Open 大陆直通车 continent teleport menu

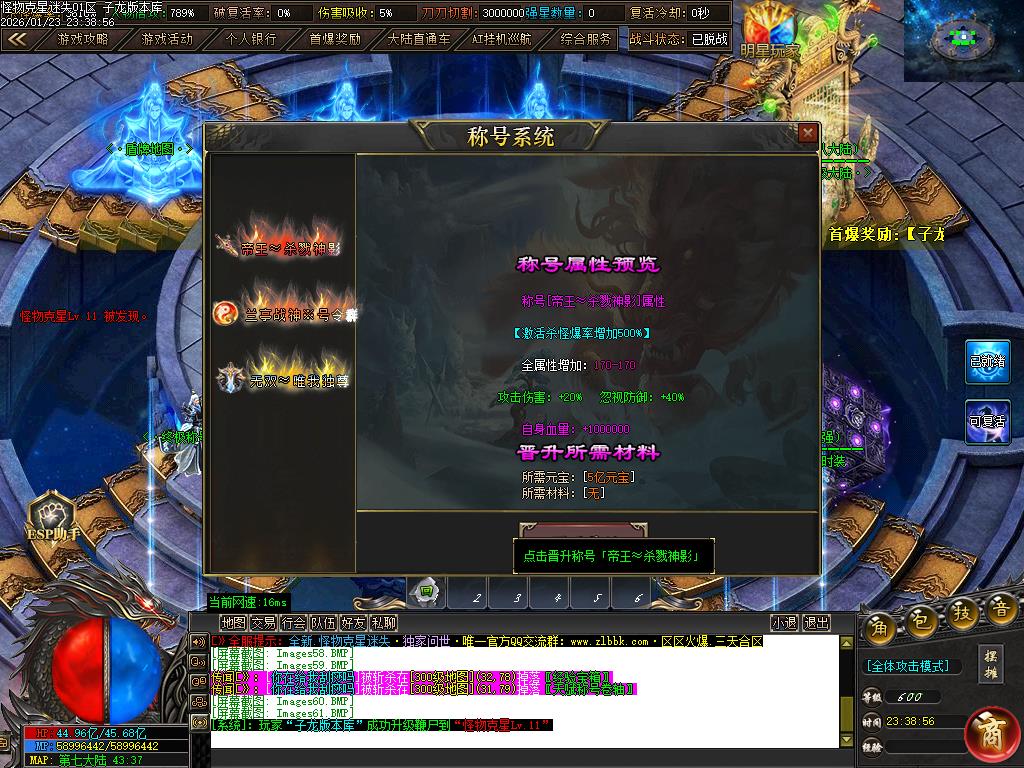click(419, 39)
